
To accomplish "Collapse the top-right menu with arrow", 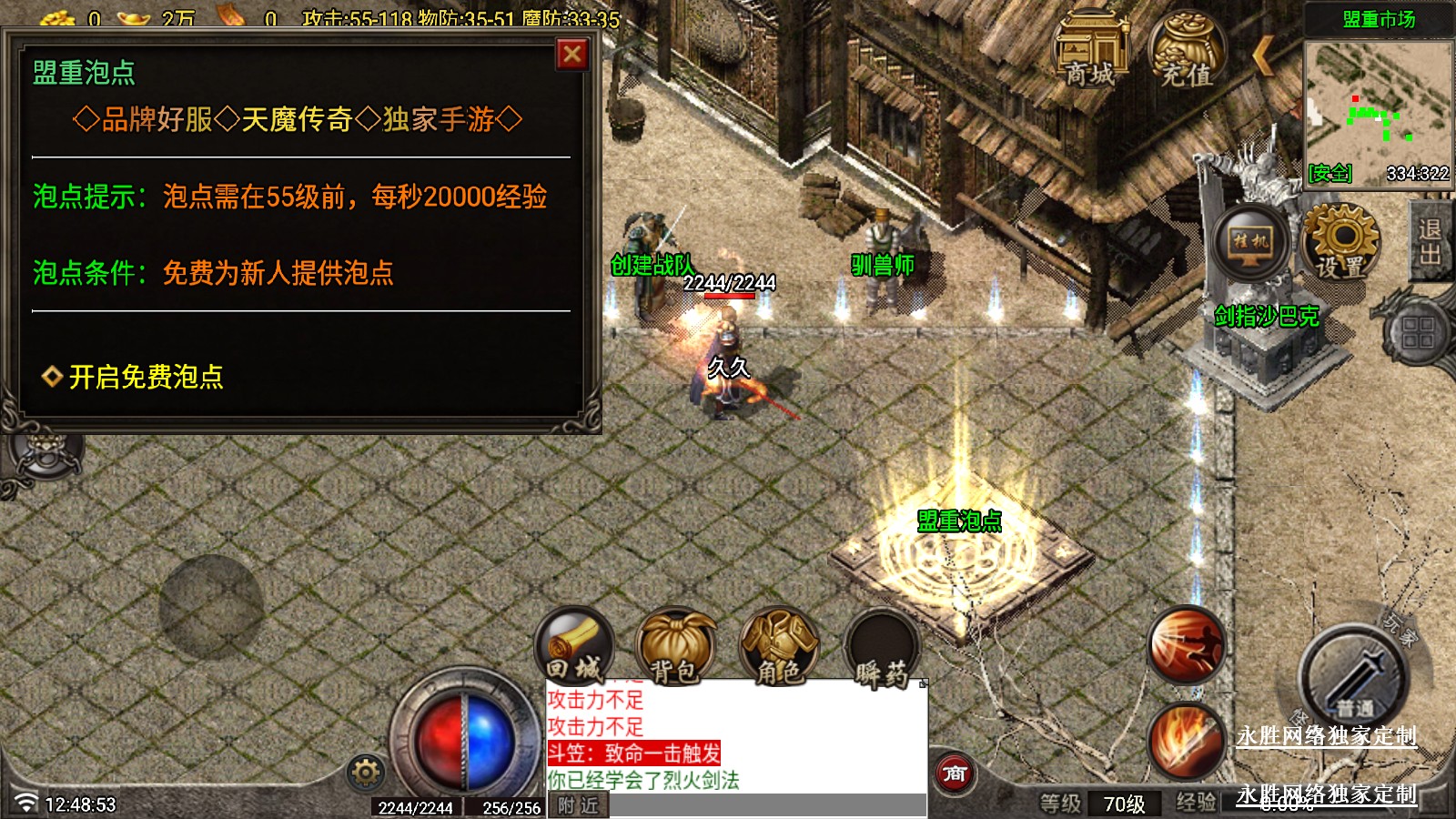I will 1263,56.
